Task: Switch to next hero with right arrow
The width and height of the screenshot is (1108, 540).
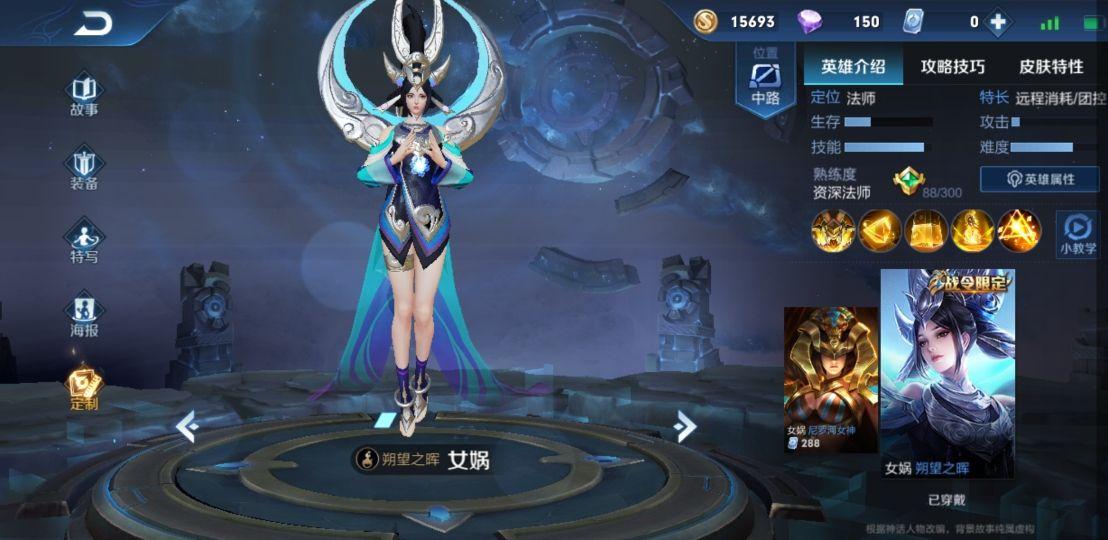Action: tap(685, 427)
